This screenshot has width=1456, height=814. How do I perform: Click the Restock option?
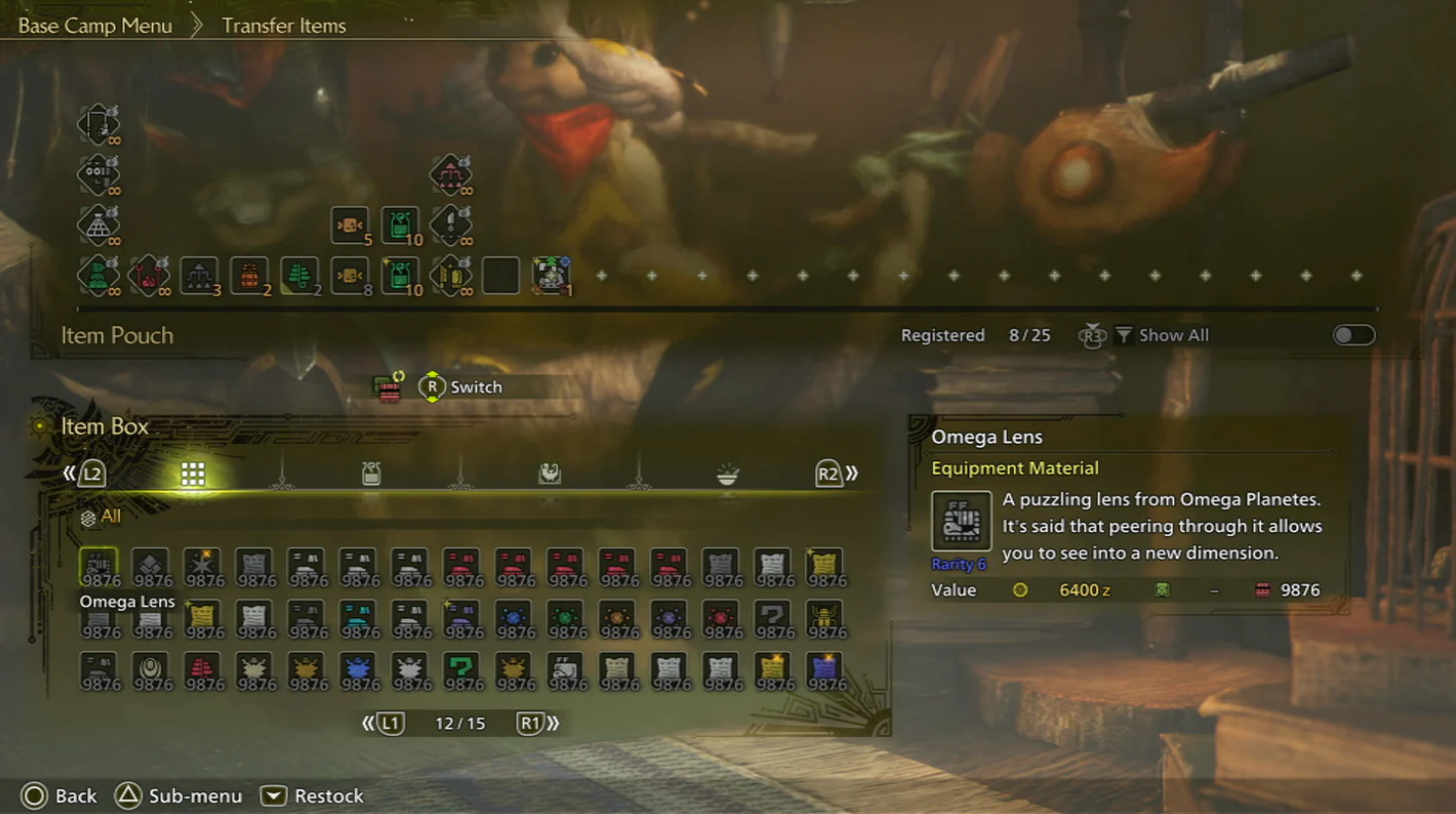(x=313, y=796)
